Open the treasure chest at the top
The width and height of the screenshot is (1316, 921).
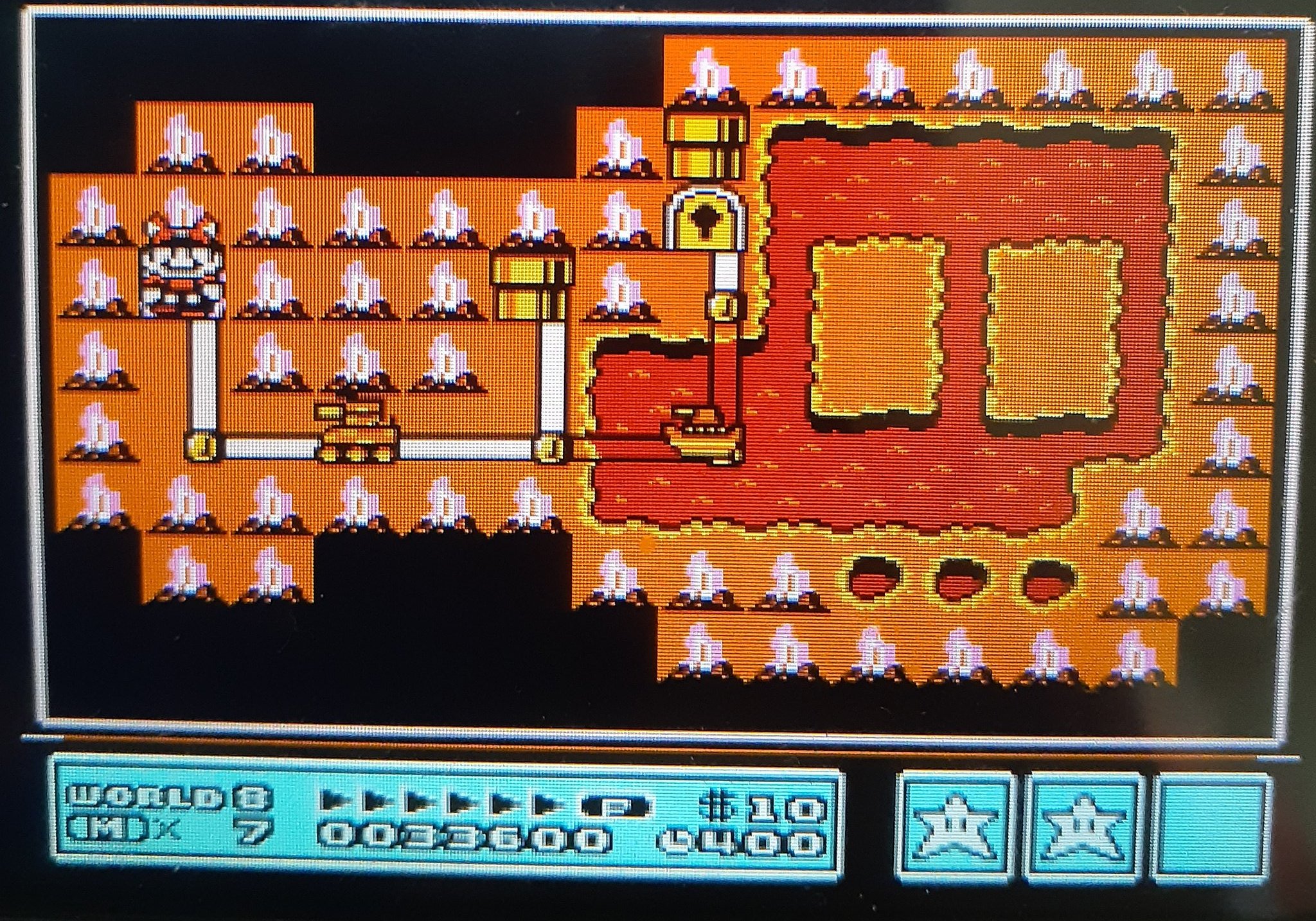tap(707, 141)
